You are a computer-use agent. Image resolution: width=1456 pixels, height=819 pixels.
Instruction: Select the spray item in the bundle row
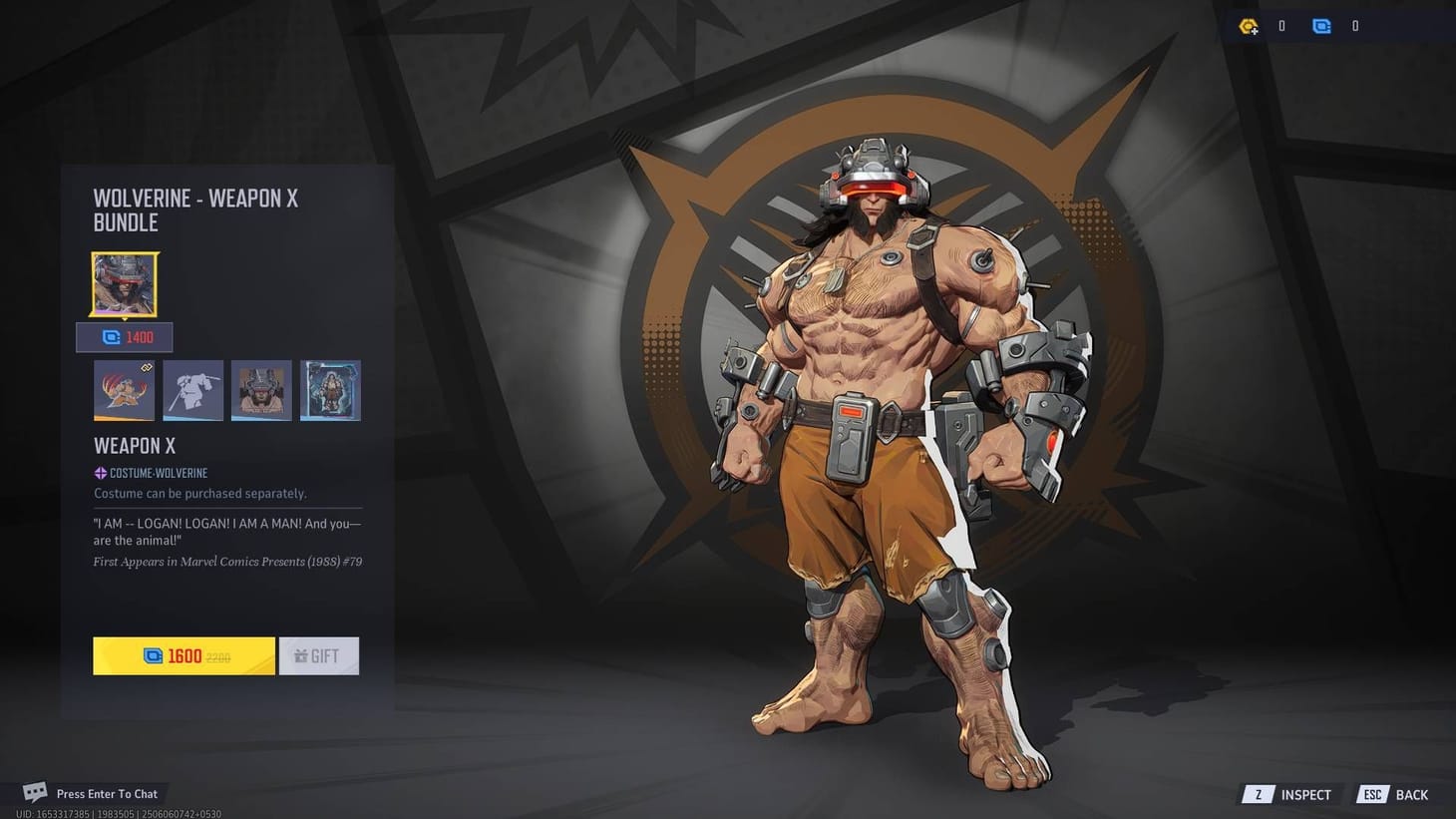124,390
